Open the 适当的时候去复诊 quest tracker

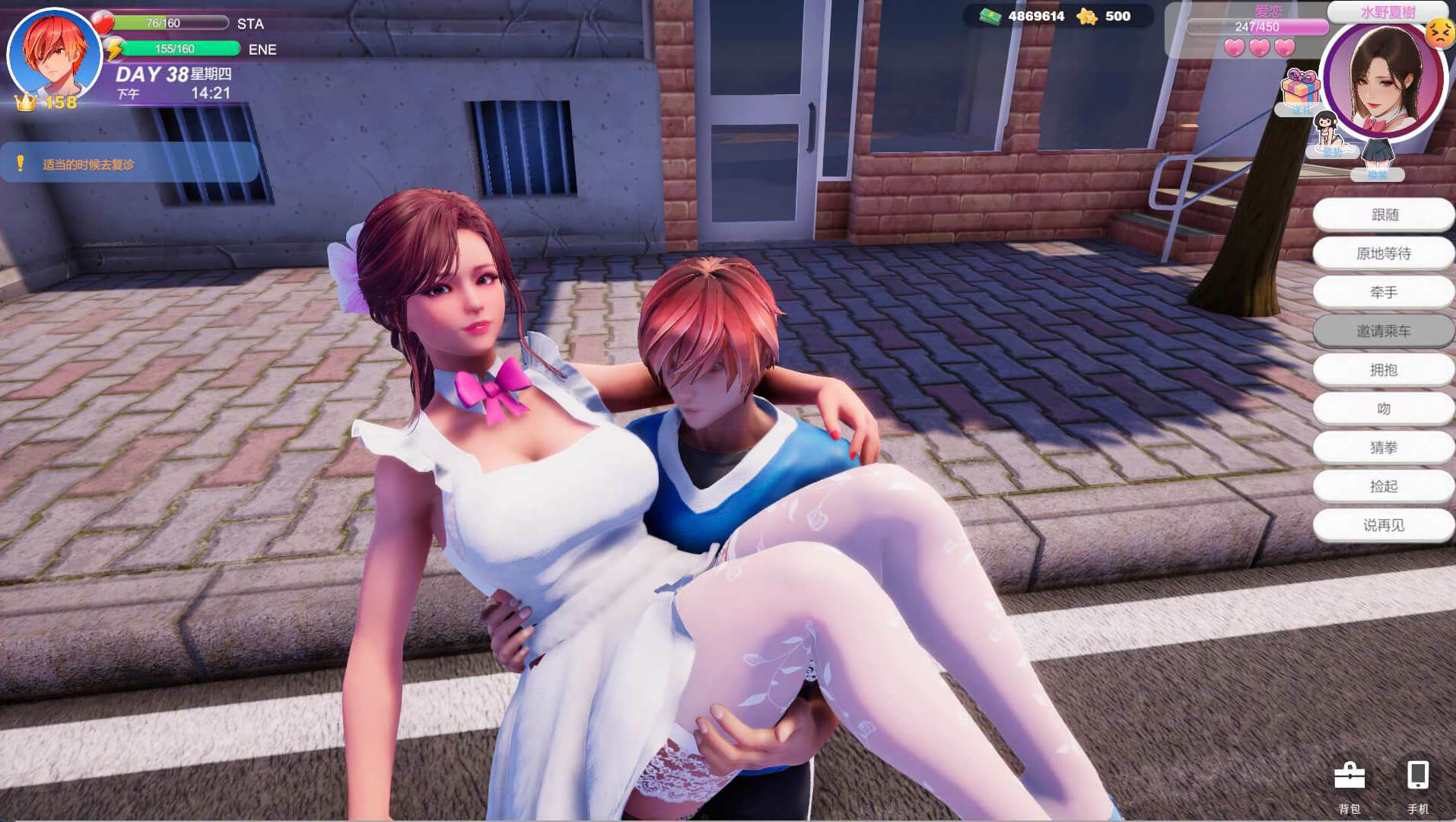pyautogui.click(x=129, y=164)
